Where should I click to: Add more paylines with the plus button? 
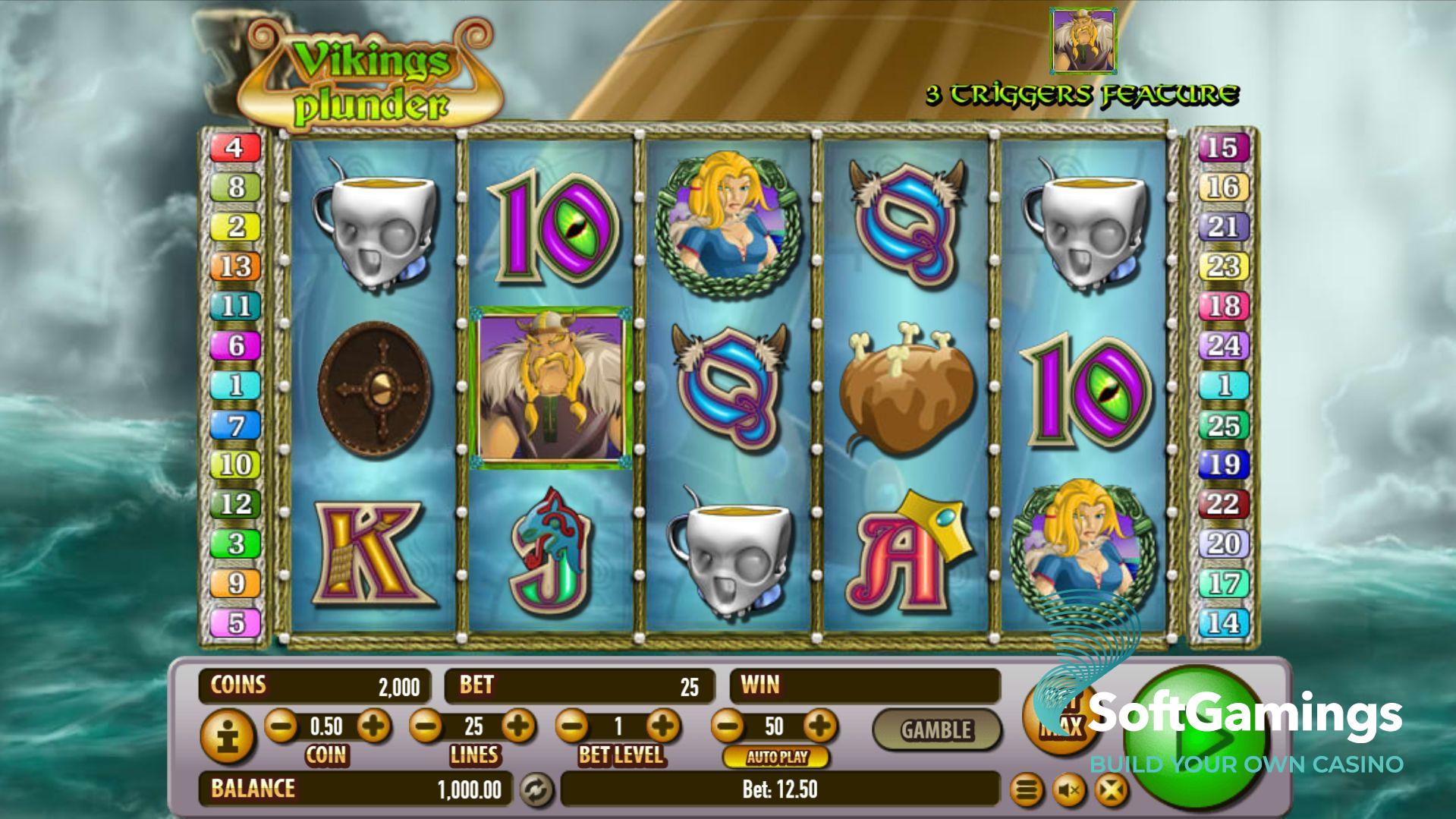pyautogui.click(x=519, y=726)
